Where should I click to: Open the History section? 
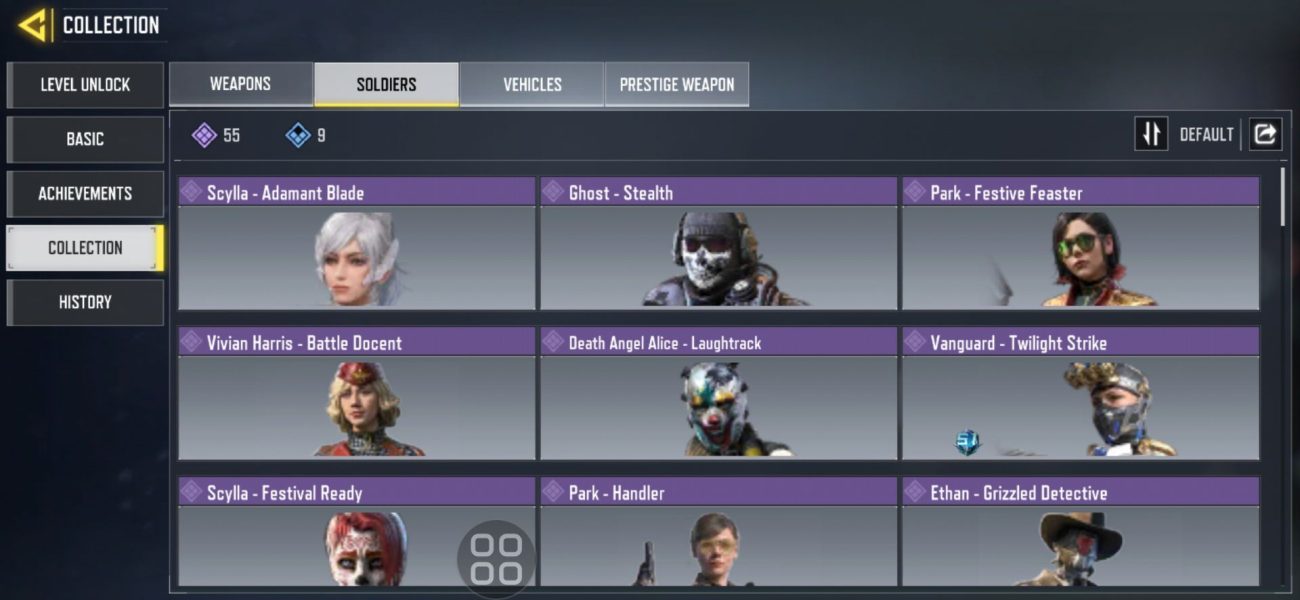point(85,302)
